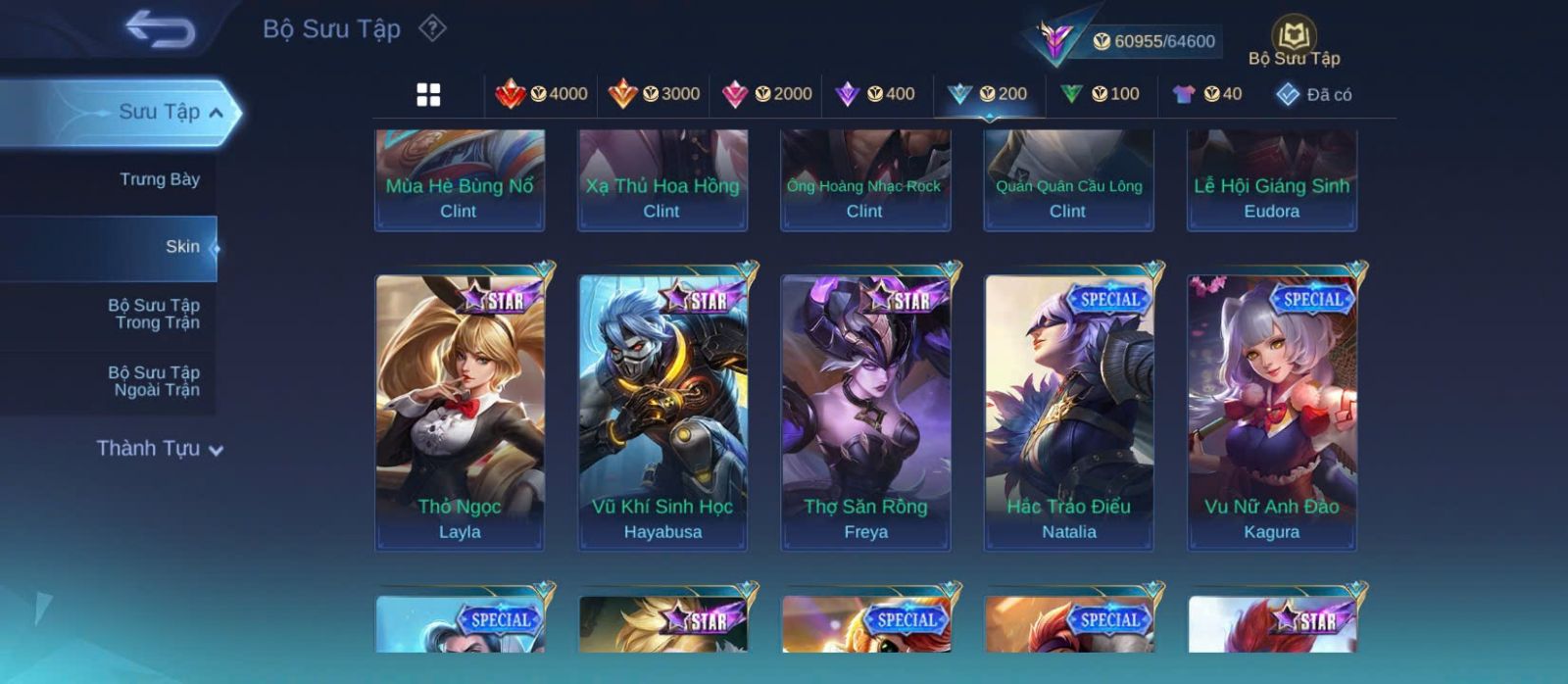Viewport: 1568px width, 684px height.
Task: Expand the Thành Tựu section
Action: pyautogui.click(x=160, y=449)
